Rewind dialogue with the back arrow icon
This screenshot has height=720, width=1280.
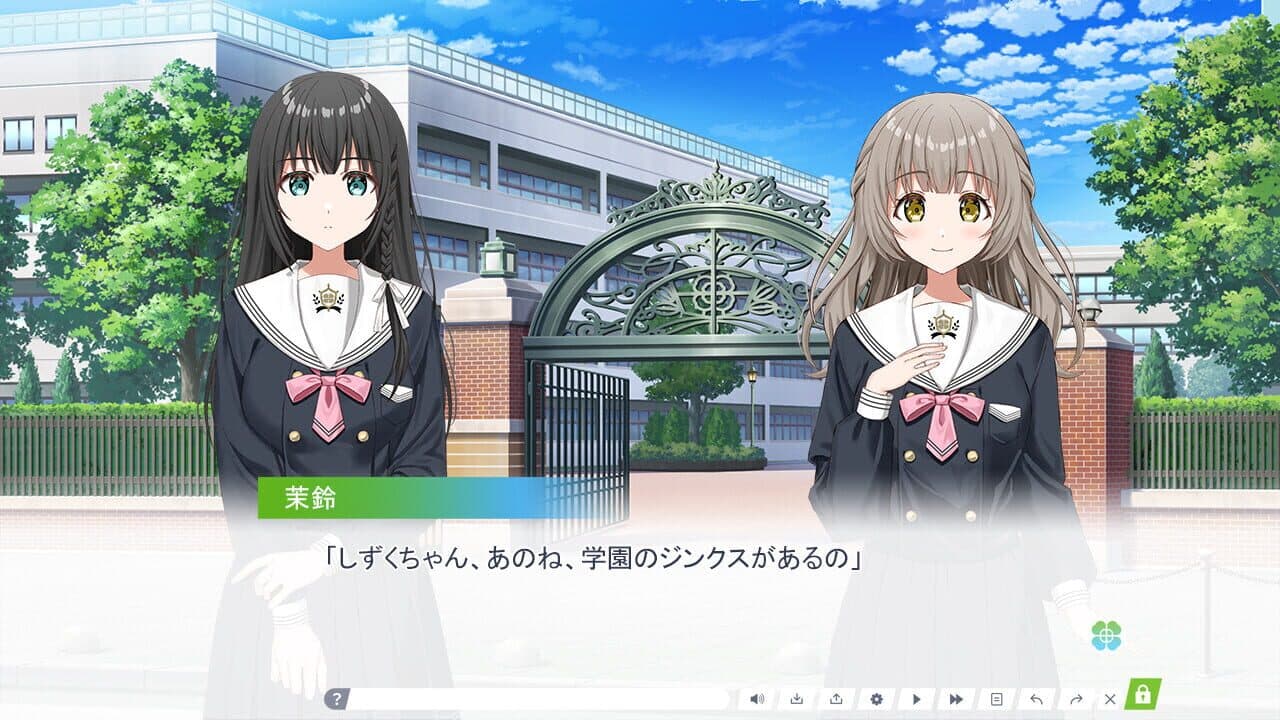click(x=1036, y=698)
